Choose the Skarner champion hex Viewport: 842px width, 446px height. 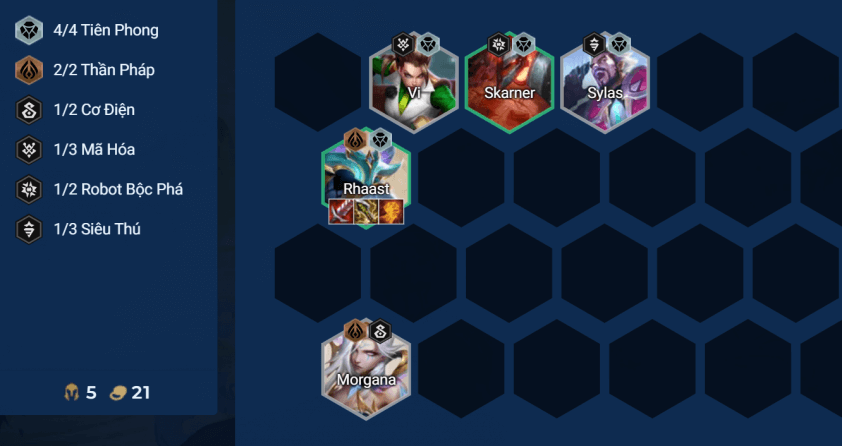509,86
